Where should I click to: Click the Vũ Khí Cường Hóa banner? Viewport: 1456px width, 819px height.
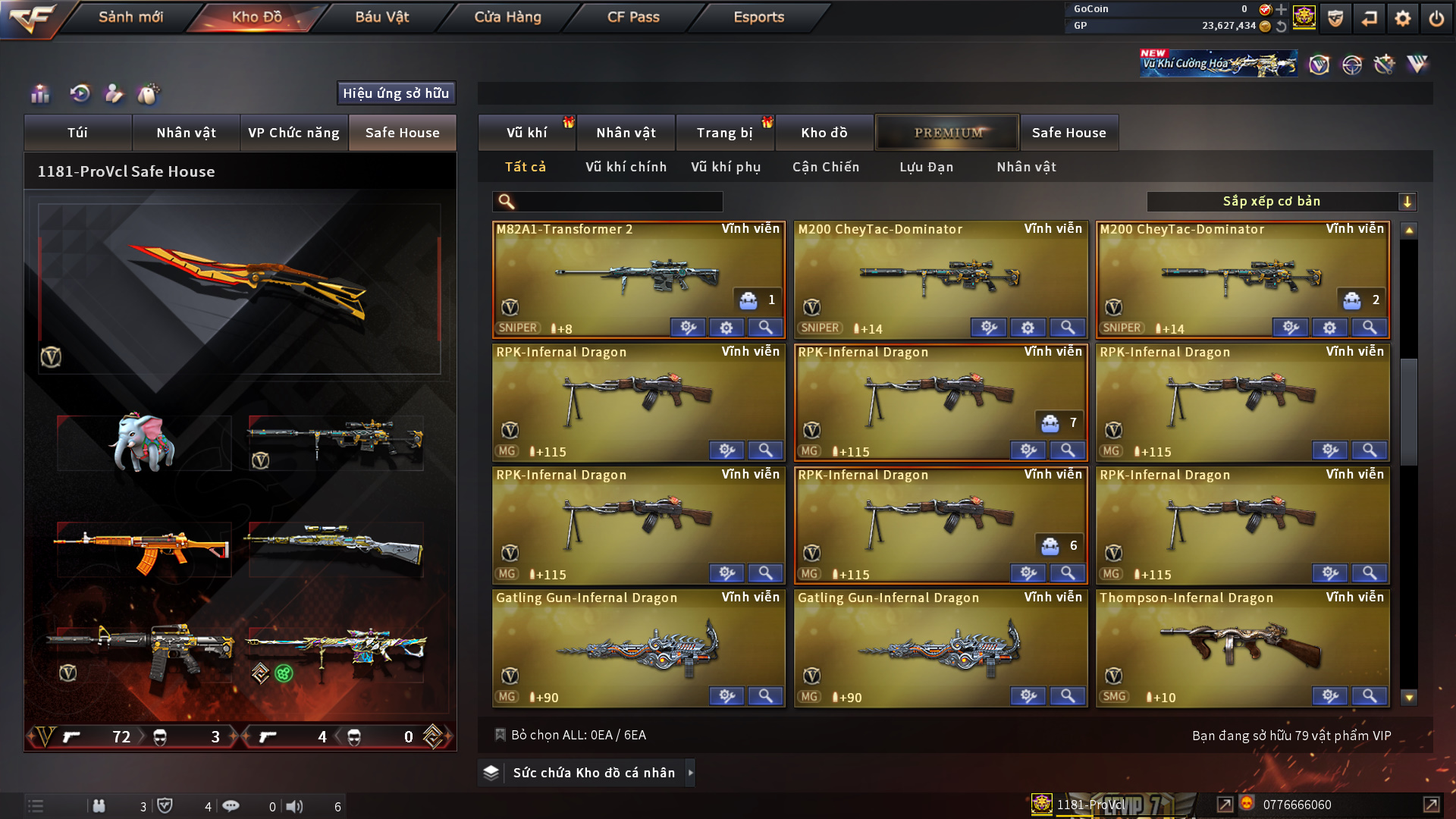(x=1218, y=64)
